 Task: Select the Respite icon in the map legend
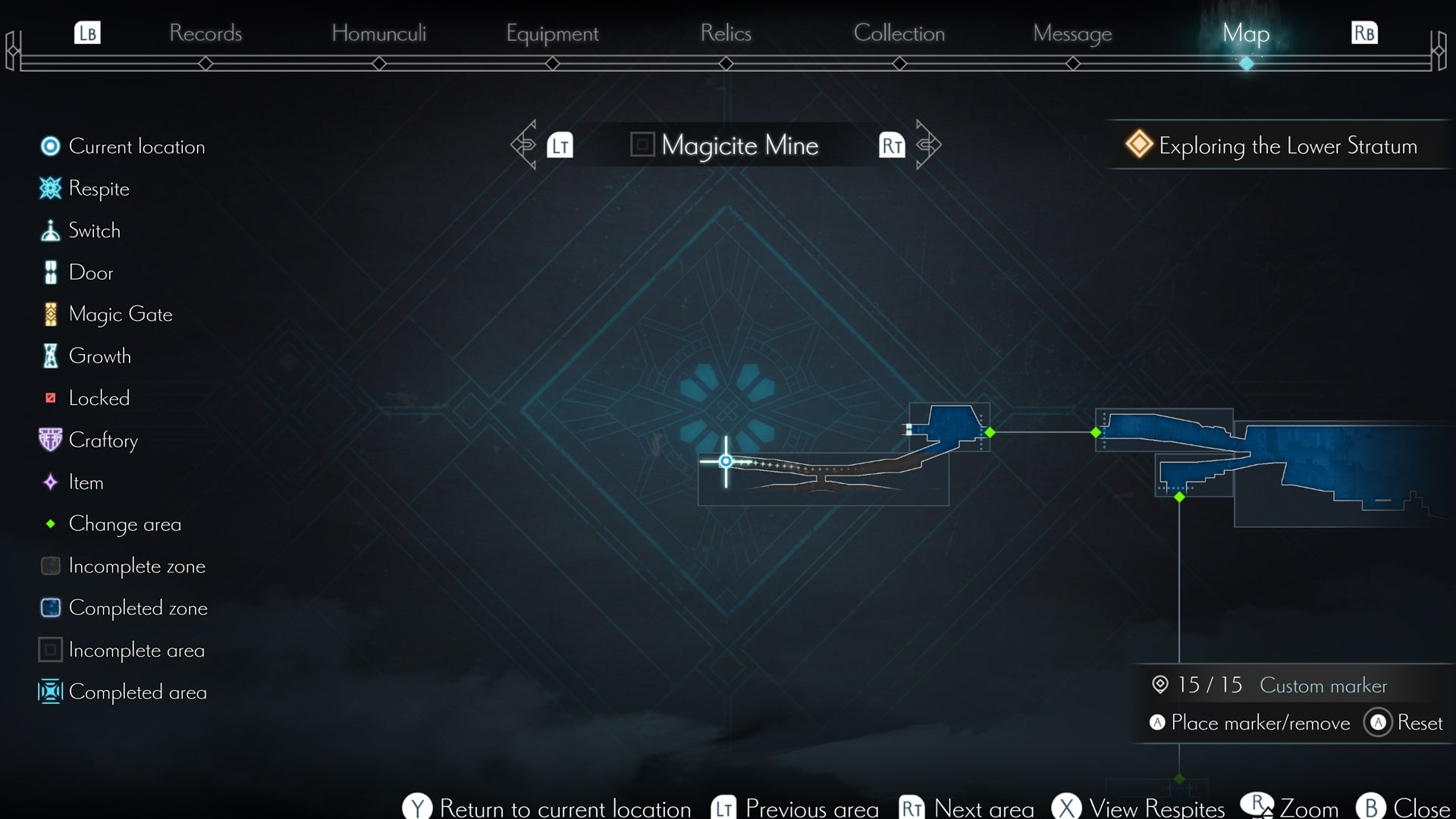point(50,189)
